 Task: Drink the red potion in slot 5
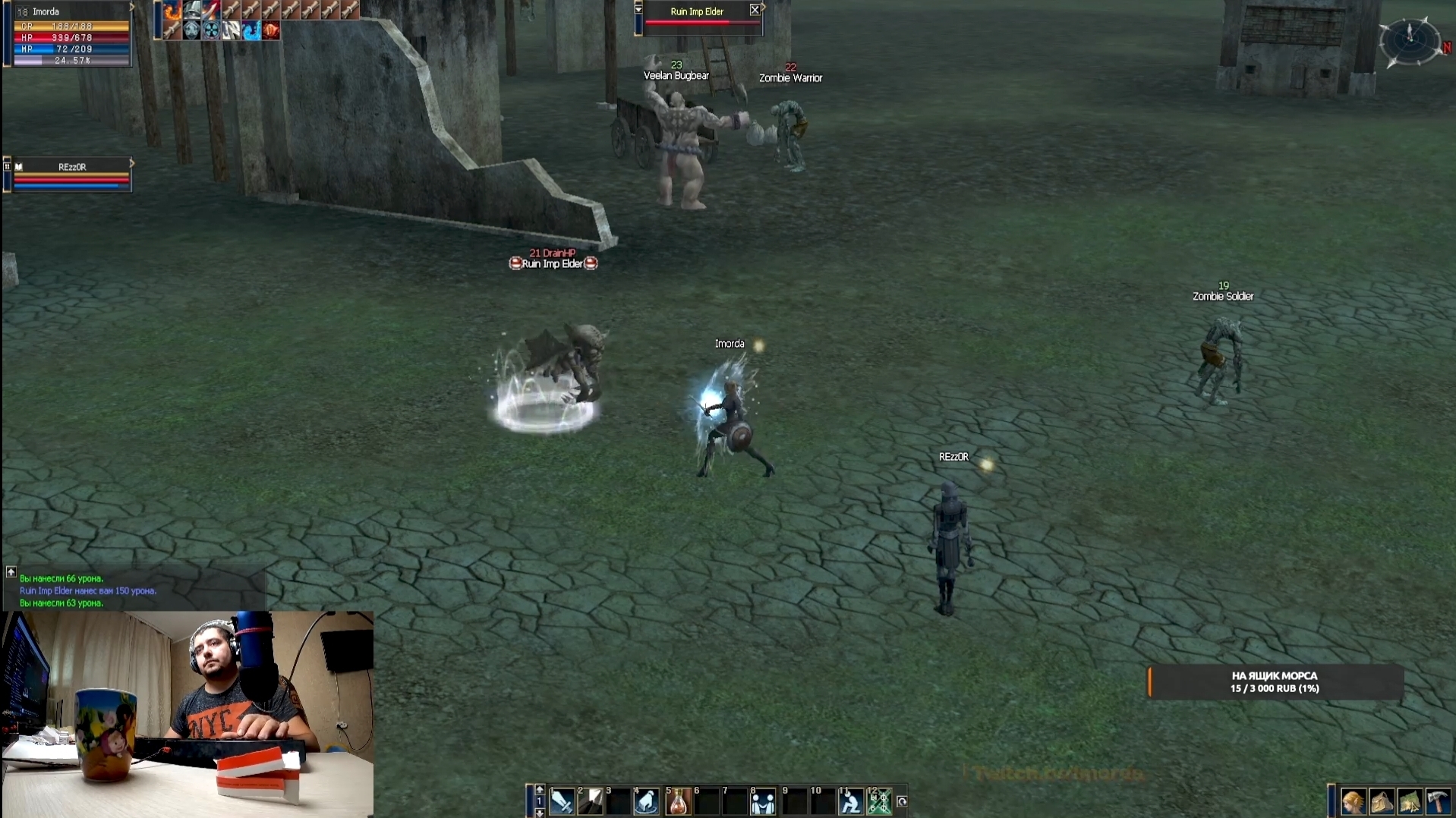pyautogui.click(x=678, y=801)
